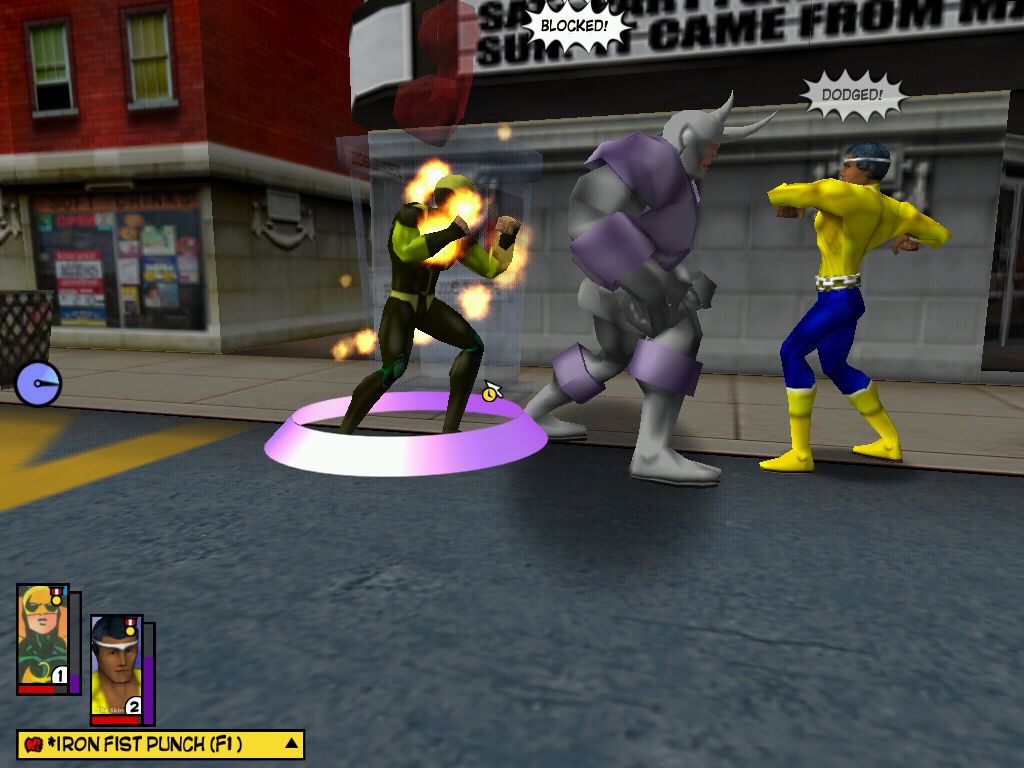Click the blue round clock icon
This screenshot has width=1024, height=768.
tap(38, 384)
